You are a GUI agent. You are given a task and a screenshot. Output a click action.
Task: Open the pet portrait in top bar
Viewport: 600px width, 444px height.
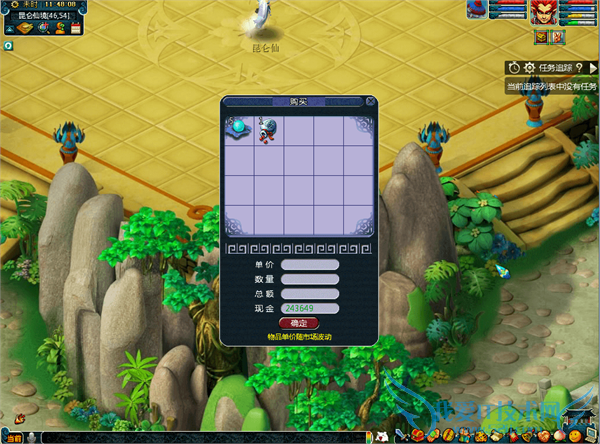[x=478, y=12]
